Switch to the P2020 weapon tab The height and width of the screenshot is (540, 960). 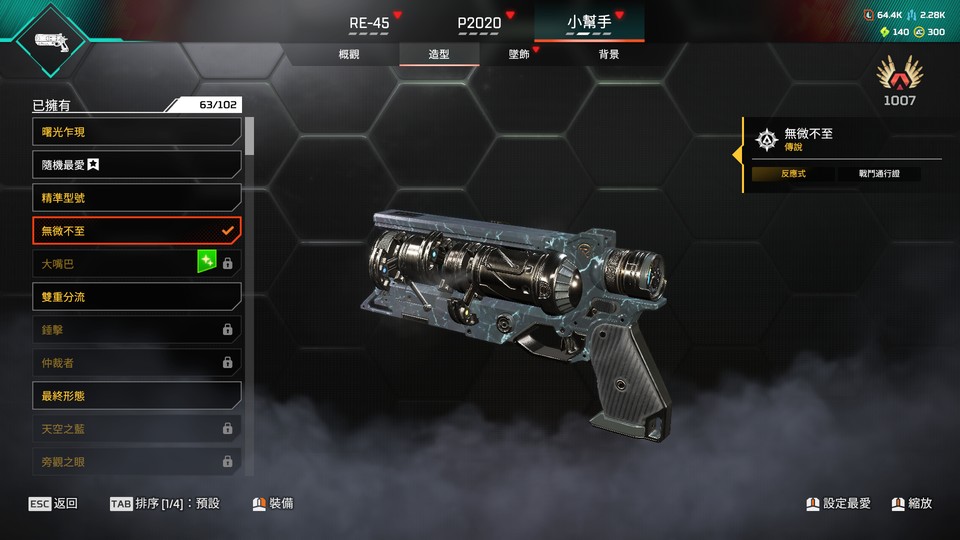point(479,22)
